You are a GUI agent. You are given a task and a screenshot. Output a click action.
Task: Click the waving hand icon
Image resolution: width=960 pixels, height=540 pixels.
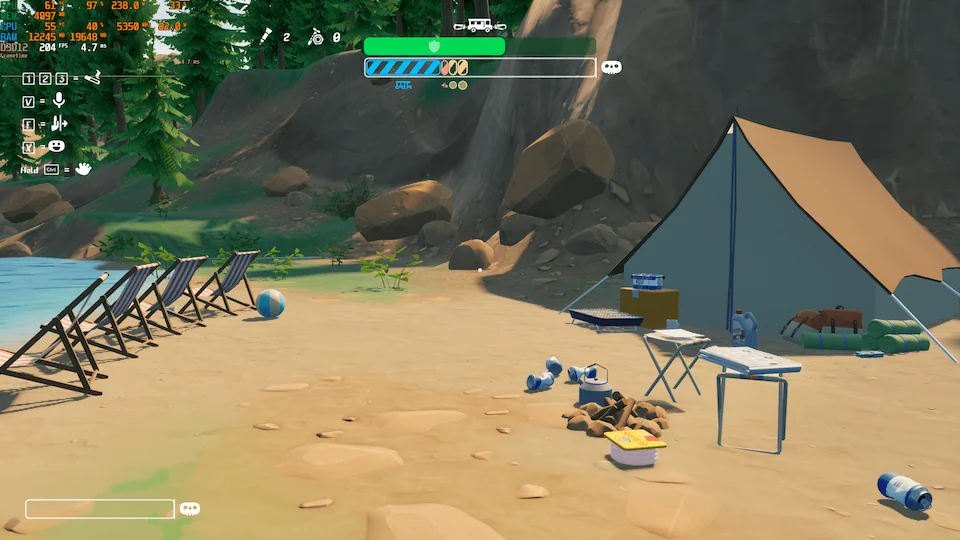click(x=83, y=169)
